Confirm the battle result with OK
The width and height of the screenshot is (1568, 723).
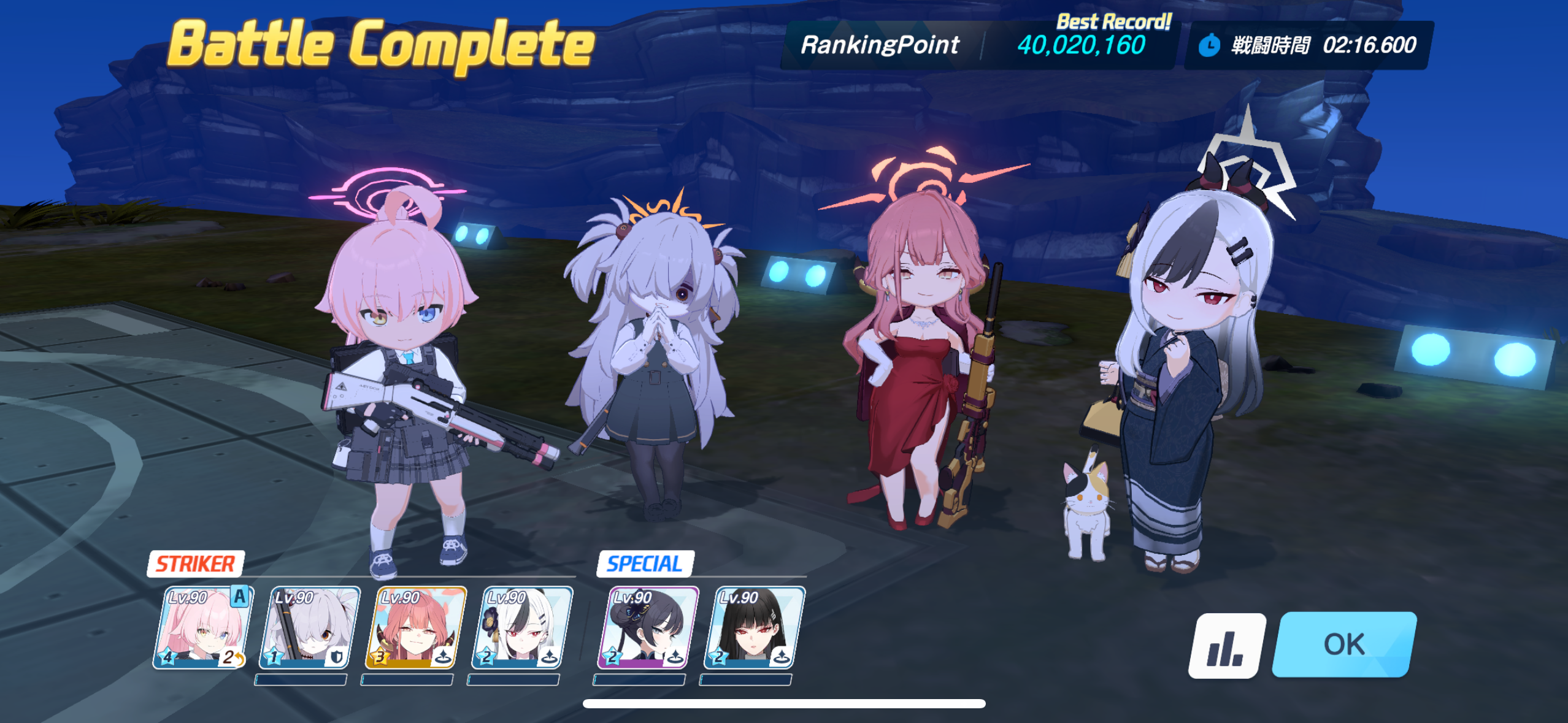click(1343, 644)
